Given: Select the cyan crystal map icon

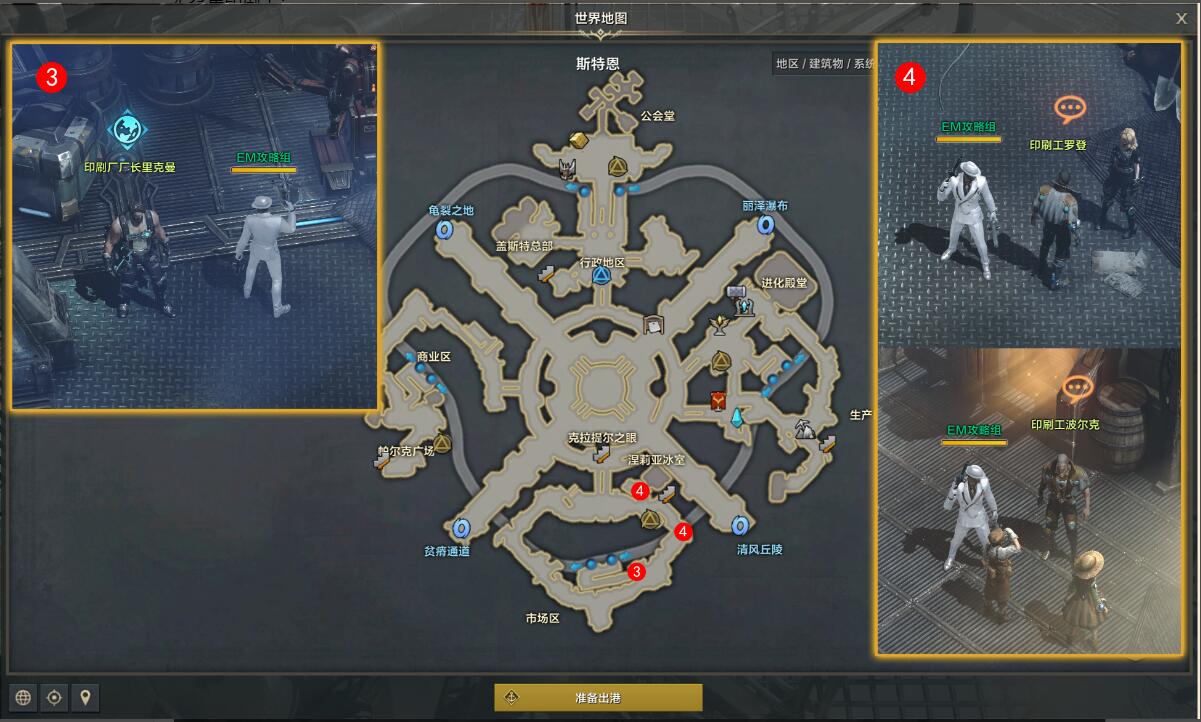Looking at the screenshot, I should [738, 418].
